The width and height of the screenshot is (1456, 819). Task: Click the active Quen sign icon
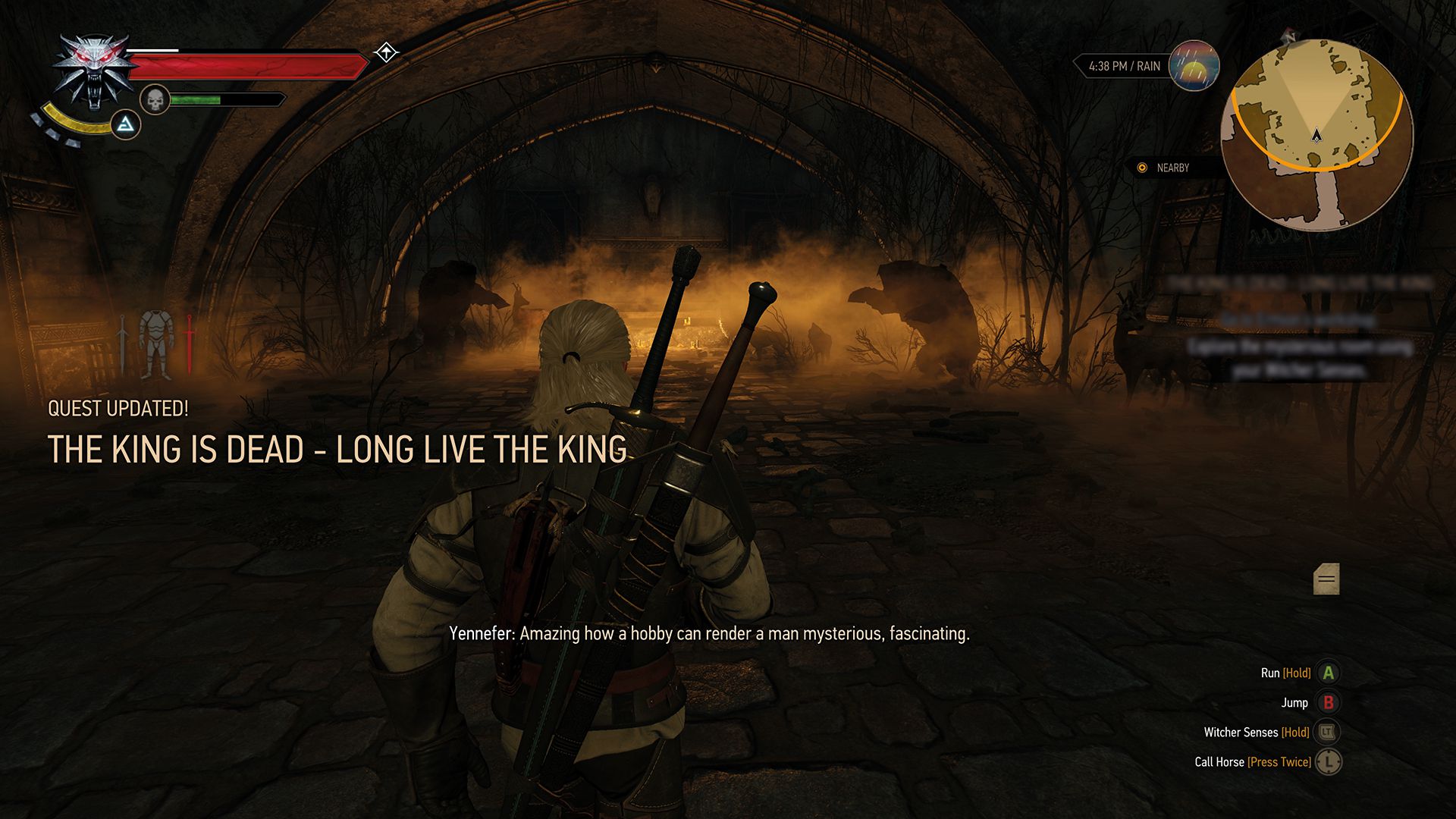[x=126, y=126]
